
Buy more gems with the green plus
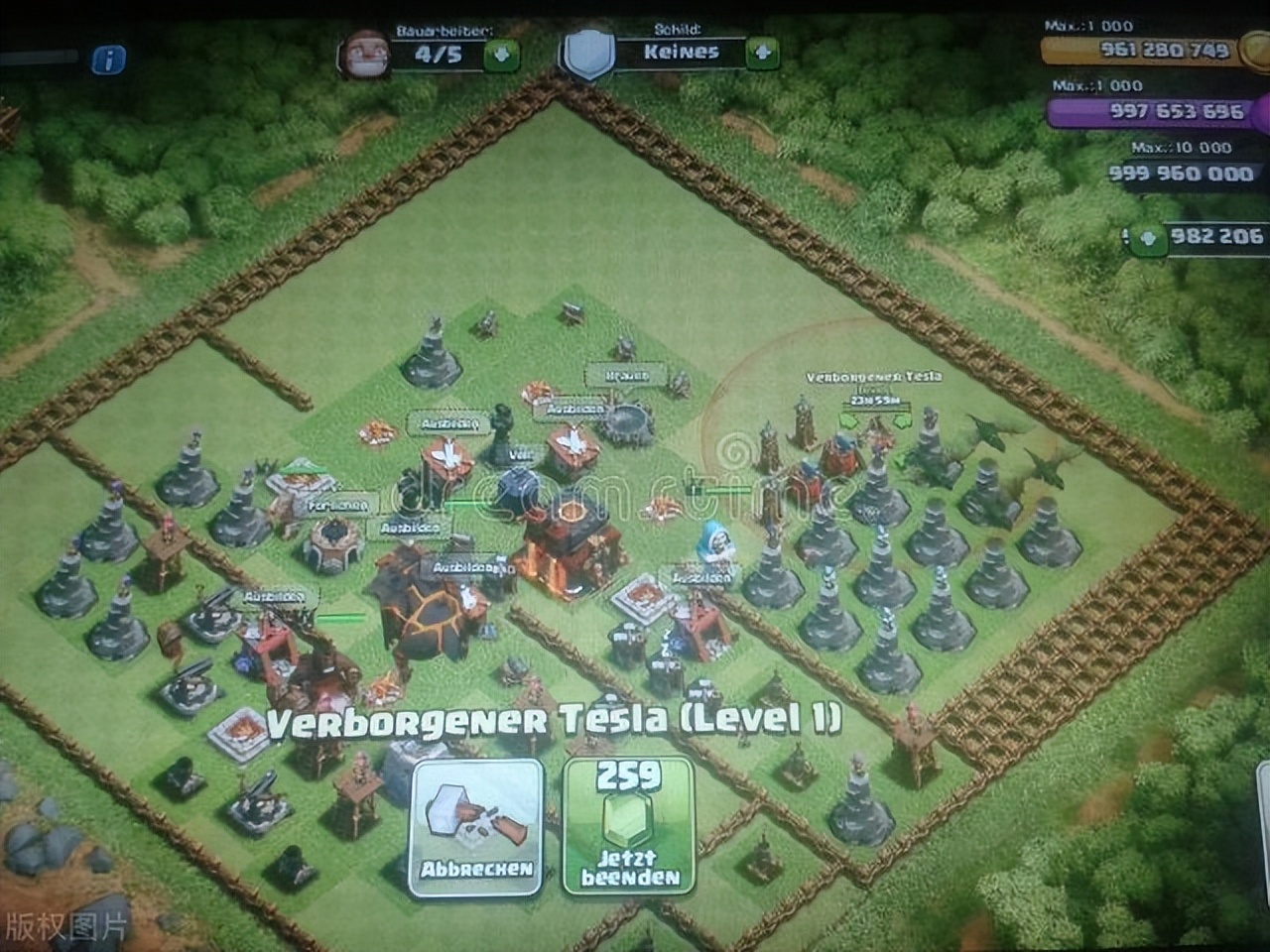(1149, 238)
